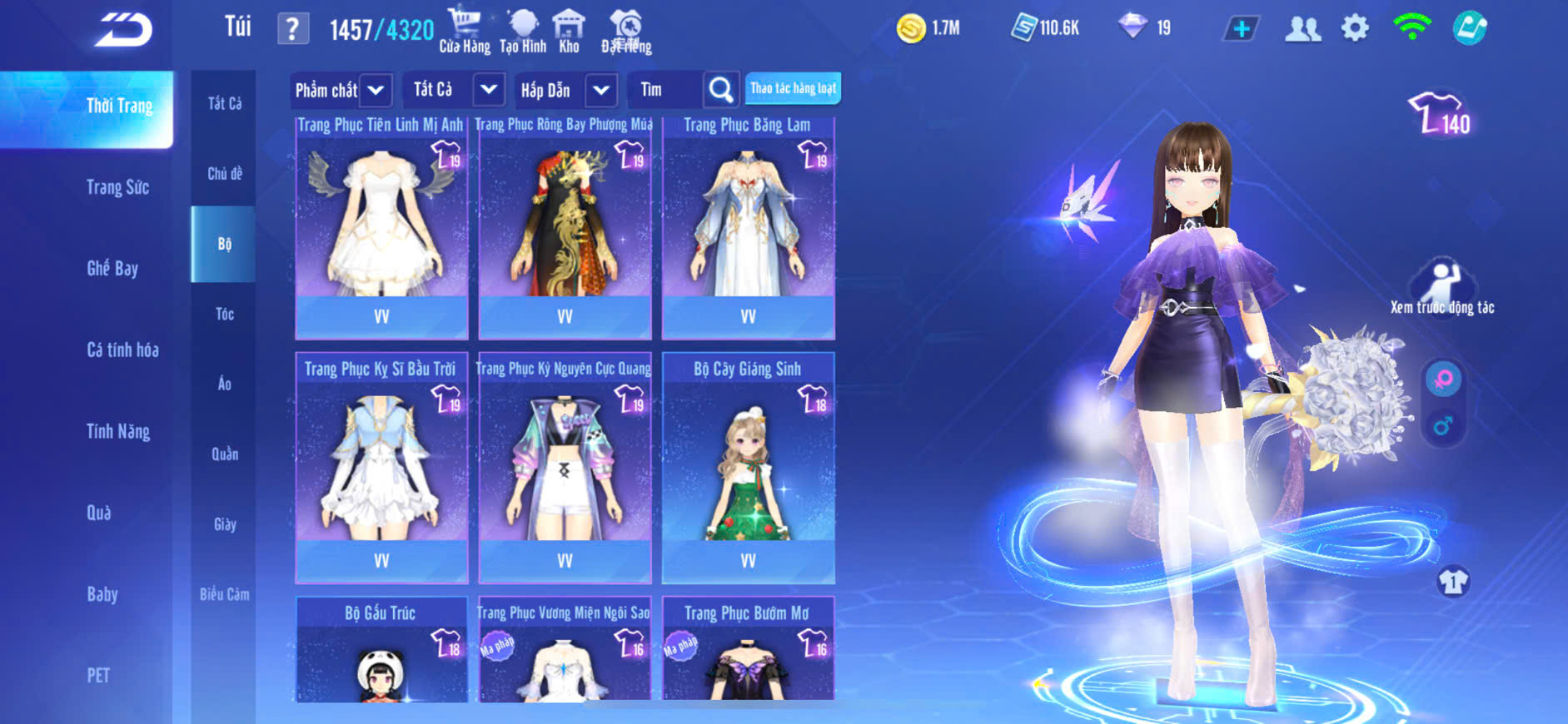Select the Giày subcategory
The width and height of the screenshot is (1568, 724).
(x=225, y=524)
